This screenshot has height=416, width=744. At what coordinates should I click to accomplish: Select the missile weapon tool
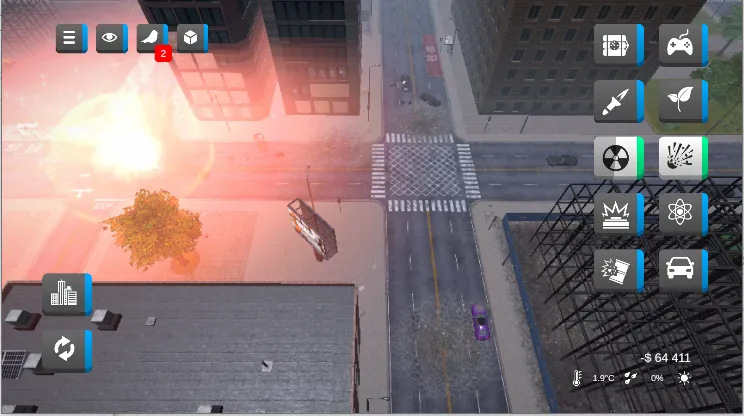click(x=617, y=101)
